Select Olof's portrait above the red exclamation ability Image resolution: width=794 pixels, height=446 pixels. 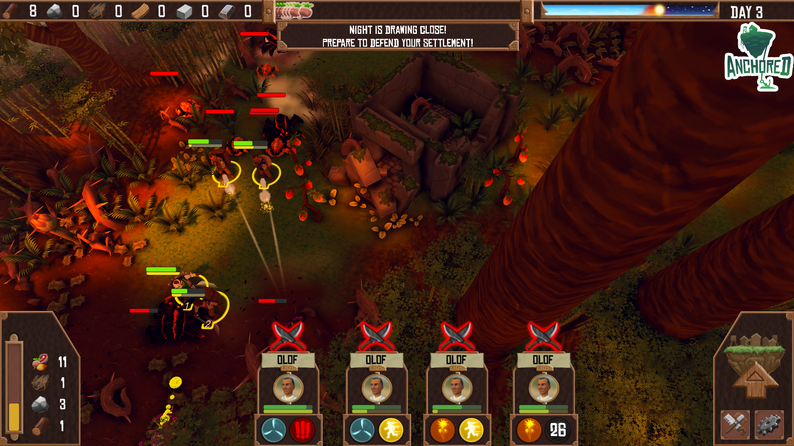pyautogui.click(x=288, y=387)
